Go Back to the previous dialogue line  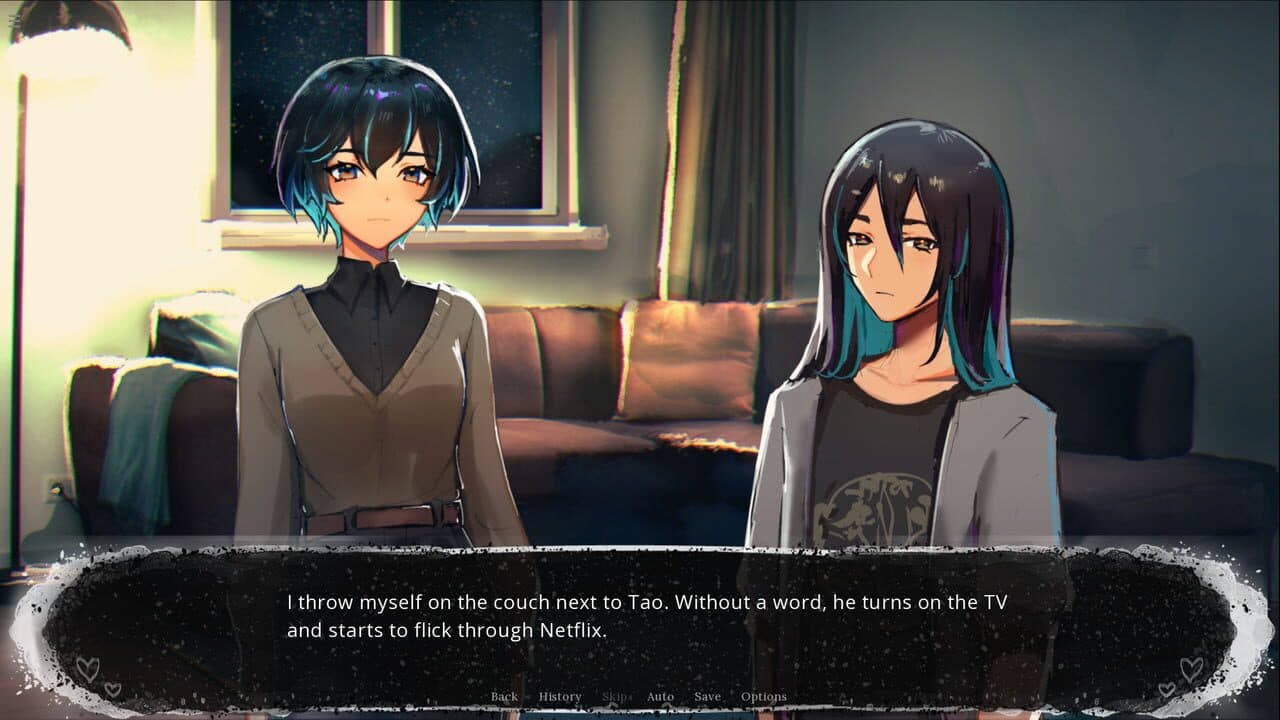(505, 695)
